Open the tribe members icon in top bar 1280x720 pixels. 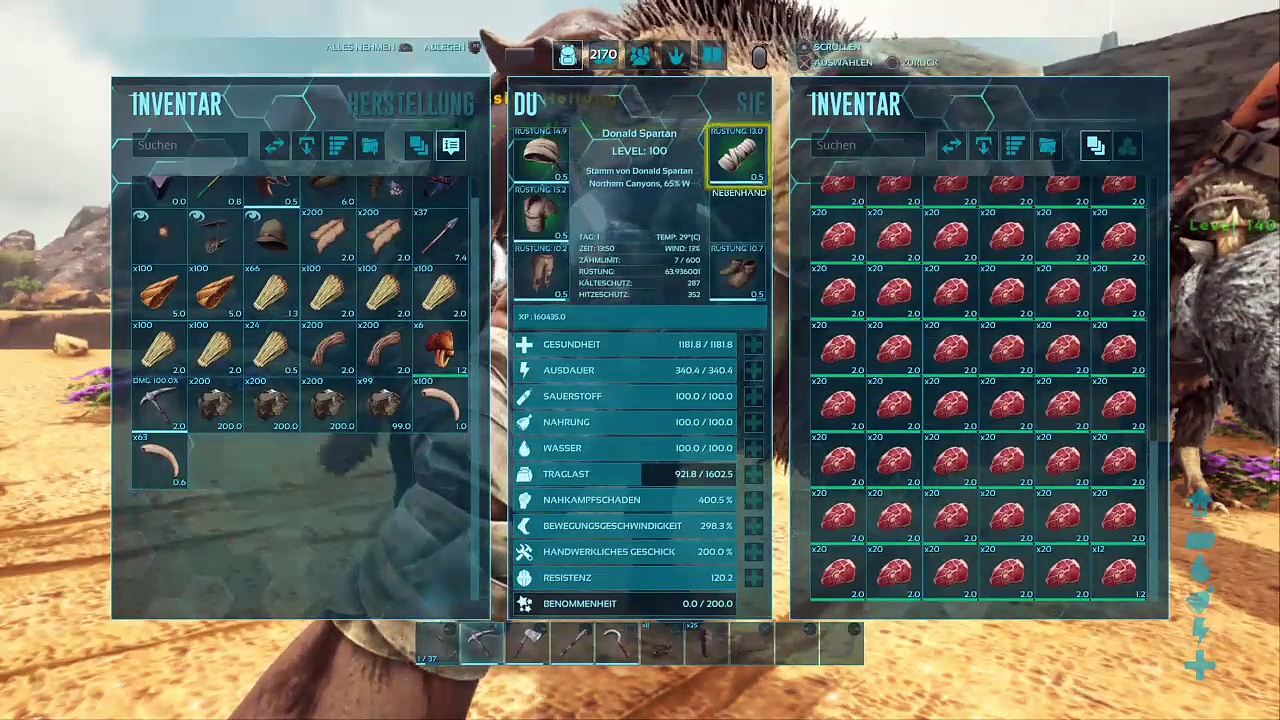tap(640, 56)
